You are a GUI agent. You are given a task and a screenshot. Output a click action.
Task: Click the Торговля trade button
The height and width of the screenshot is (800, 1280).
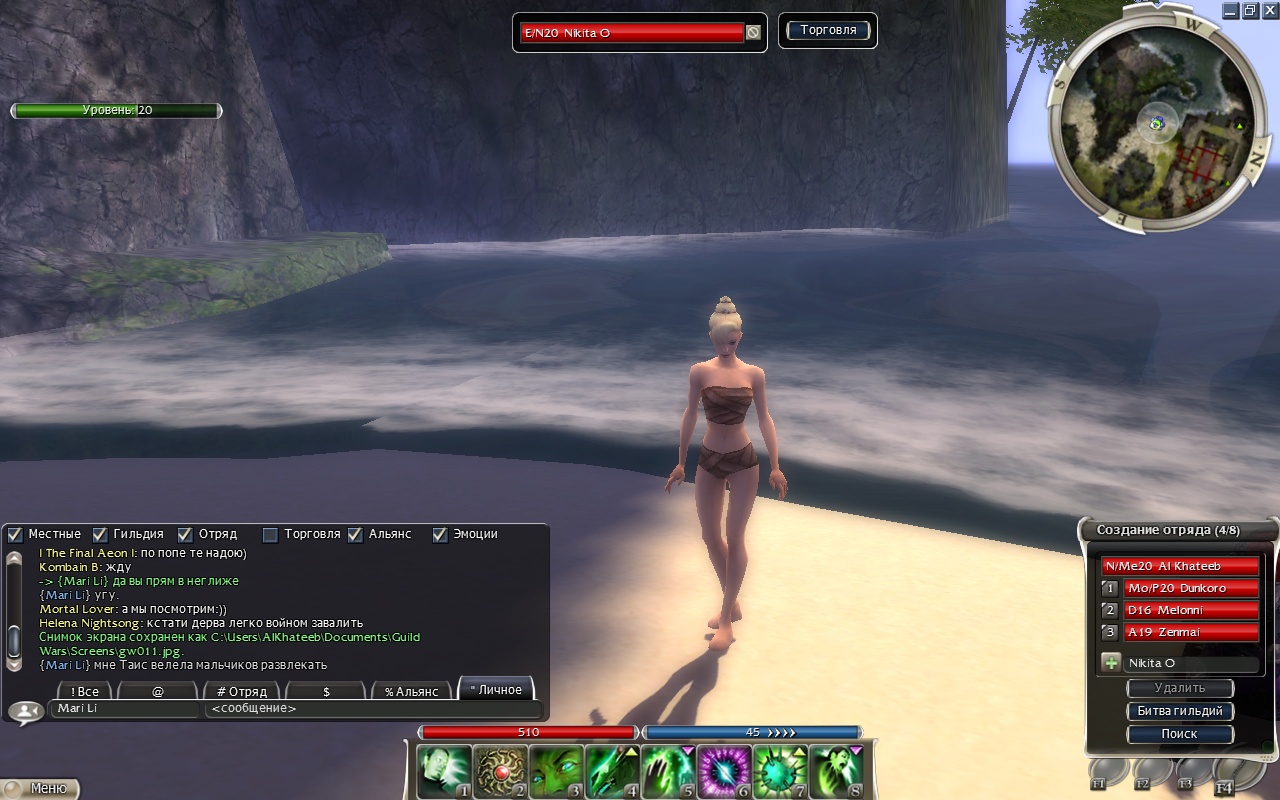827,30
